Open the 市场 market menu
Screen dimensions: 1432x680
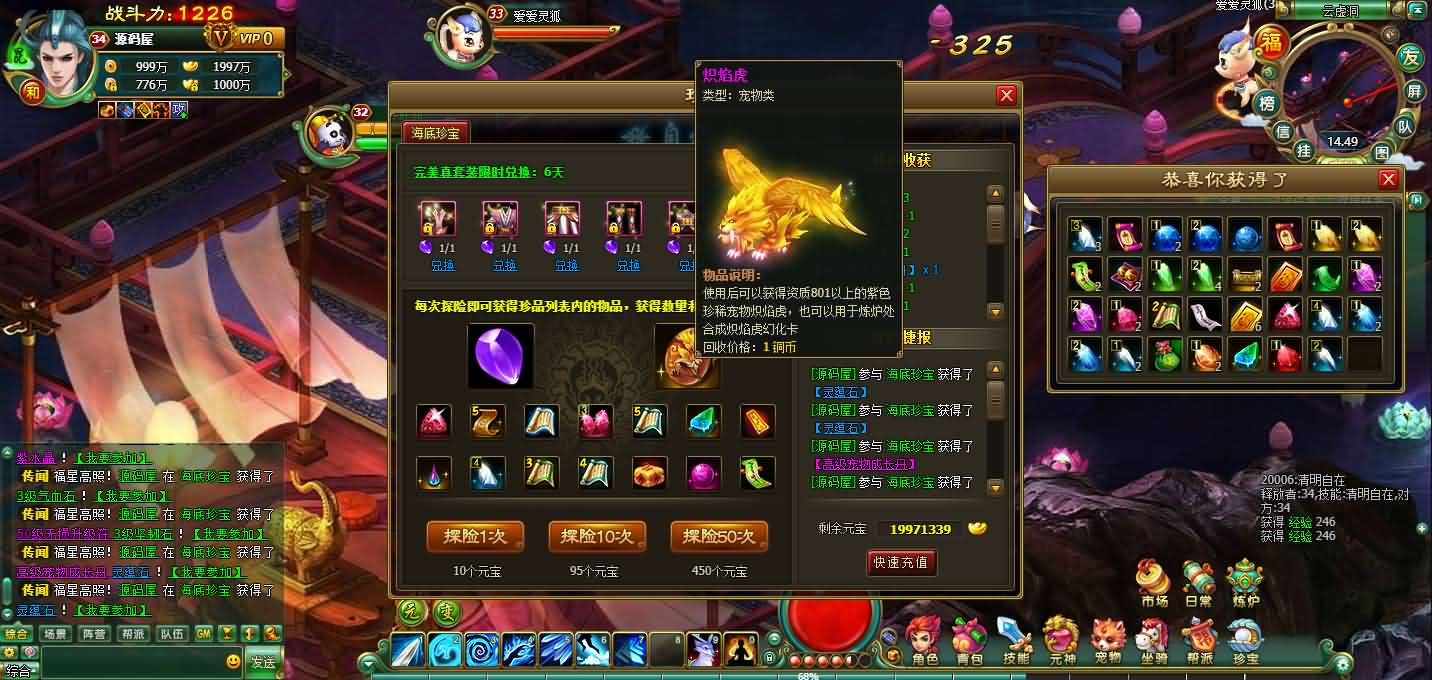point(1154,583)
